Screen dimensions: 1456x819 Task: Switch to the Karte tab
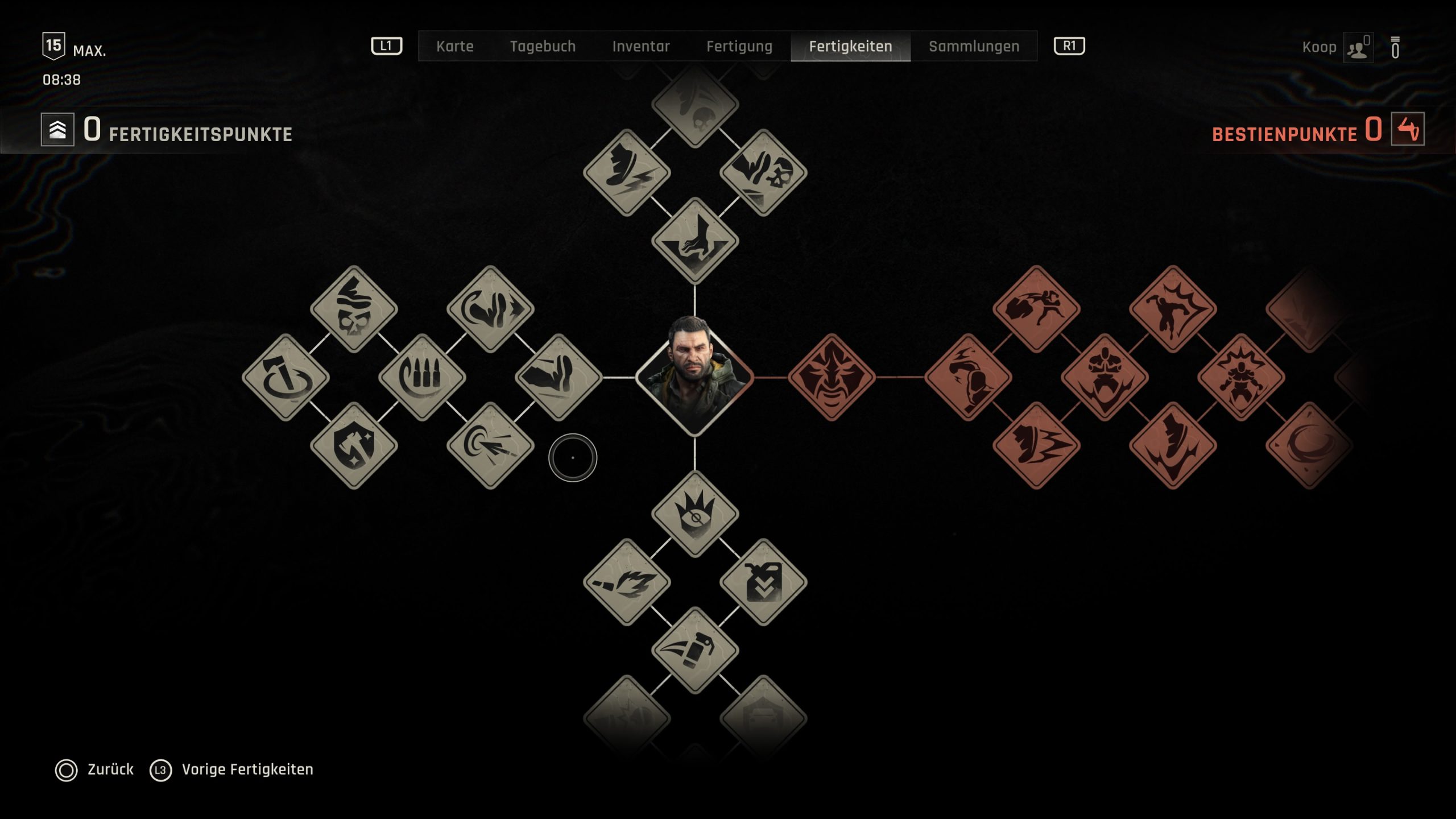(454, 46)
